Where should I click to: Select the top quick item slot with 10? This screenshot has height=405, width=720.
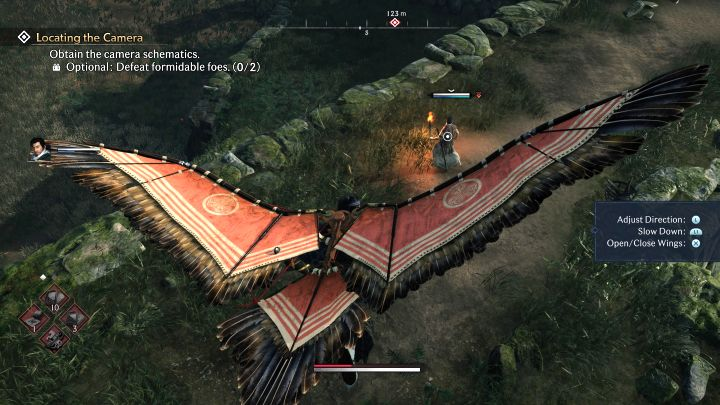tap(52, 300)
